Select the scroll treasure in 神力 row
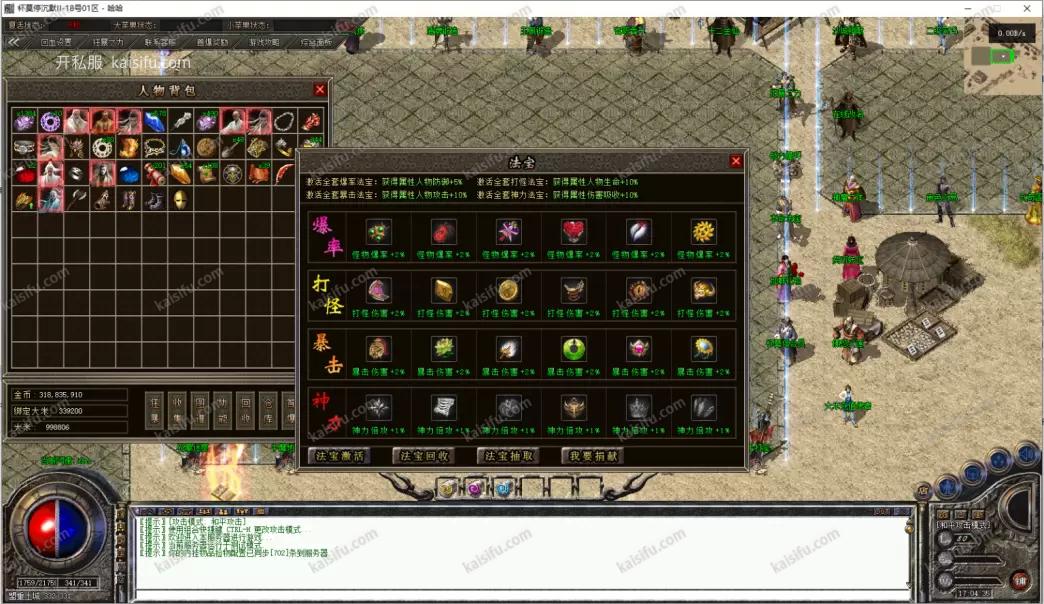1044x604 pixels. click(x=444, y=407)
